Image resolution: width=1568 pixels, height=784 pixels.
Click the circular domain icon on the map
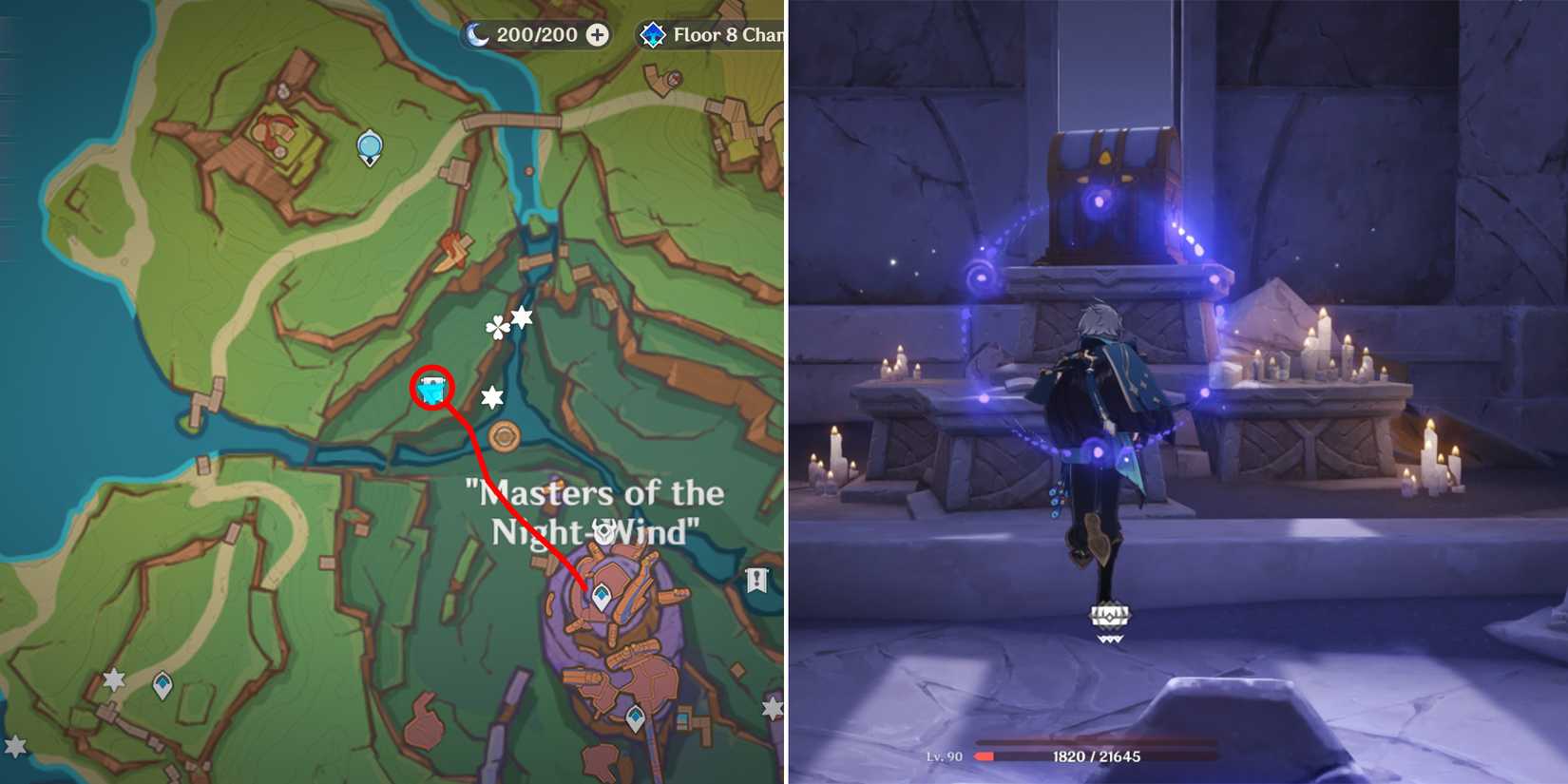[x=505, y=435]
